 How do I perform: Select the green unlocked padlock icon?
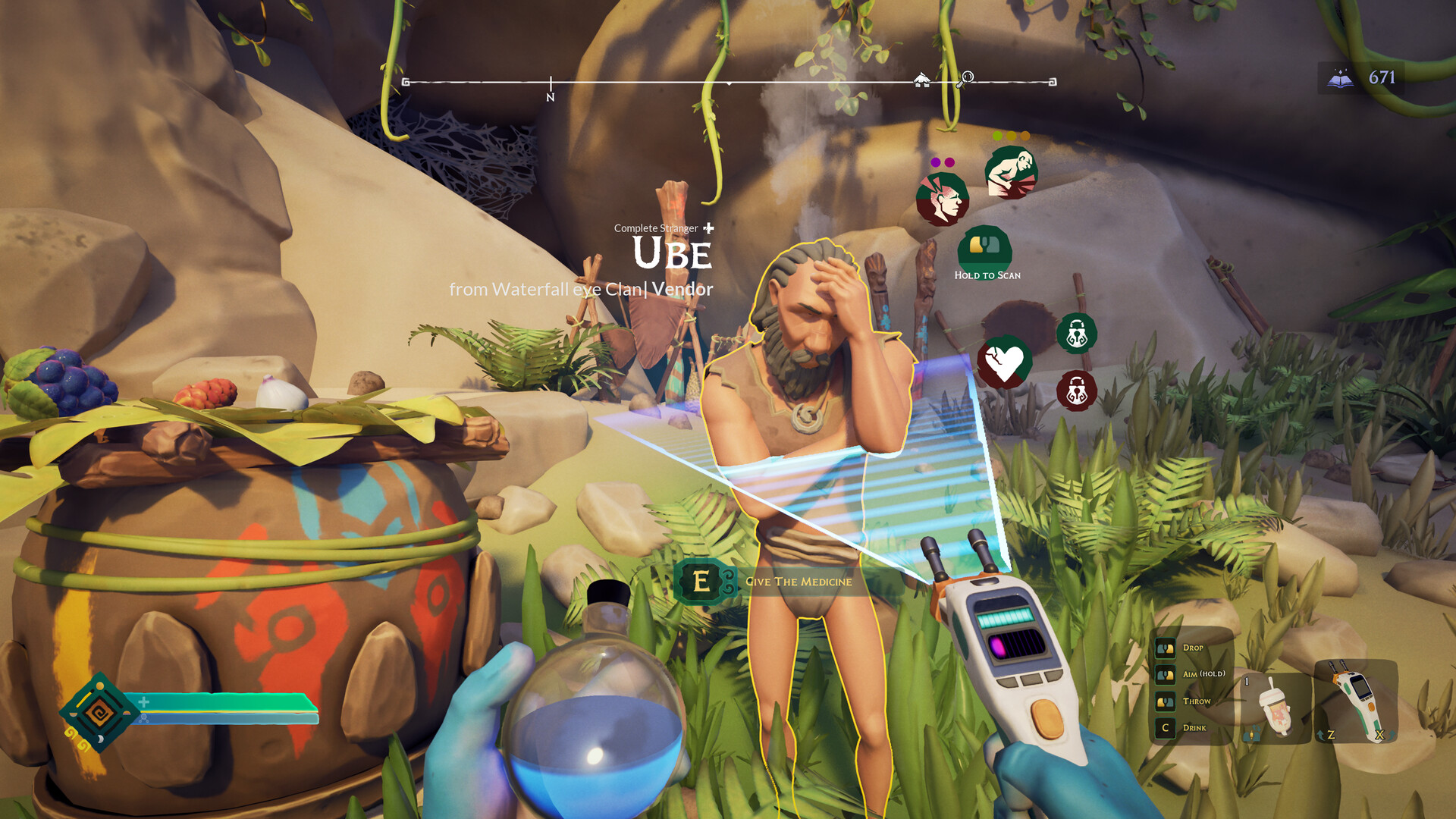[x=1076, y=337]
